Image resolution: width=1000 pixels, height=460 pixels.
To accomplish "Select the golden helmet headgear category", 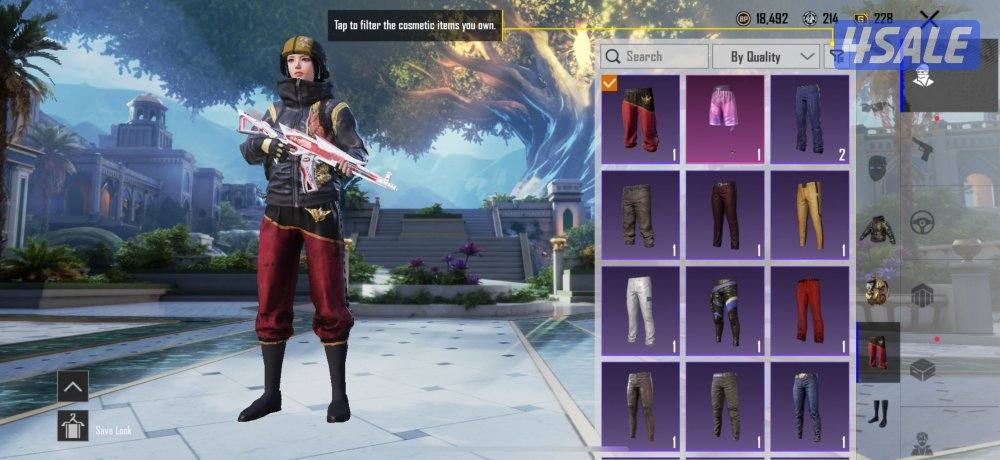I will tap(877, 290).
